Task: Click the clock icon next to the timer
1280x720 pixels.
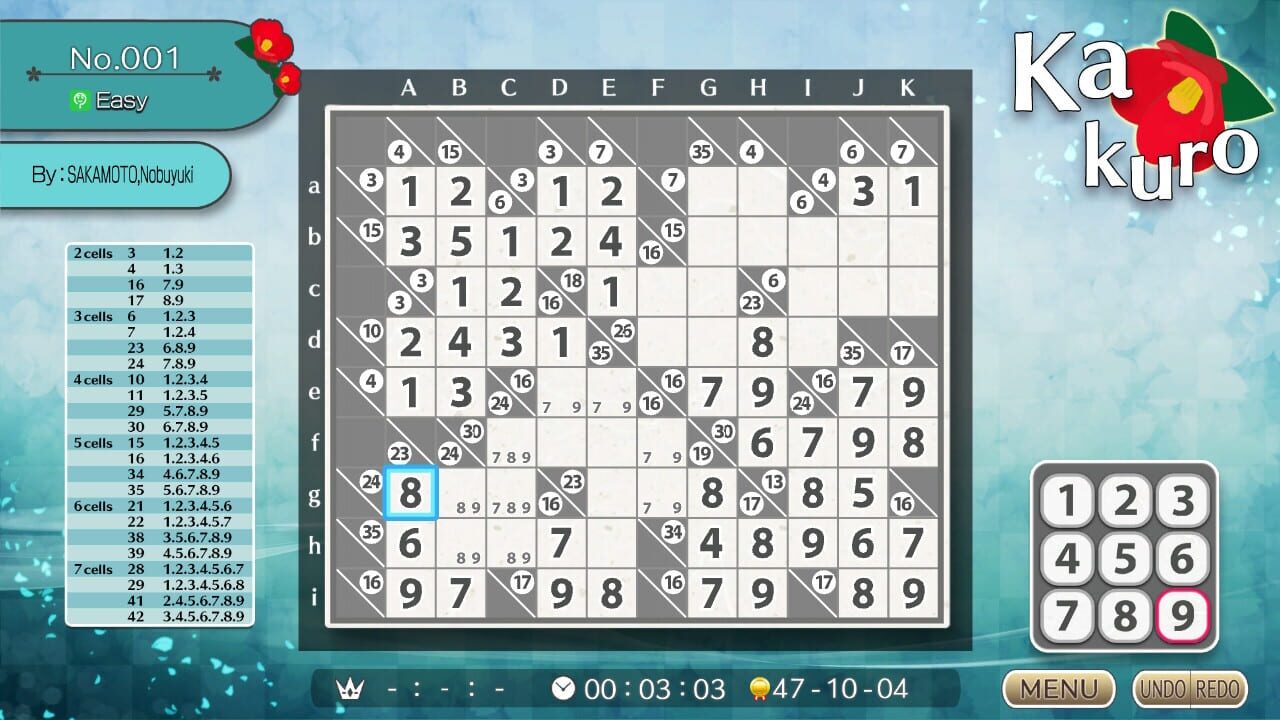Action: tap(563, 688)
